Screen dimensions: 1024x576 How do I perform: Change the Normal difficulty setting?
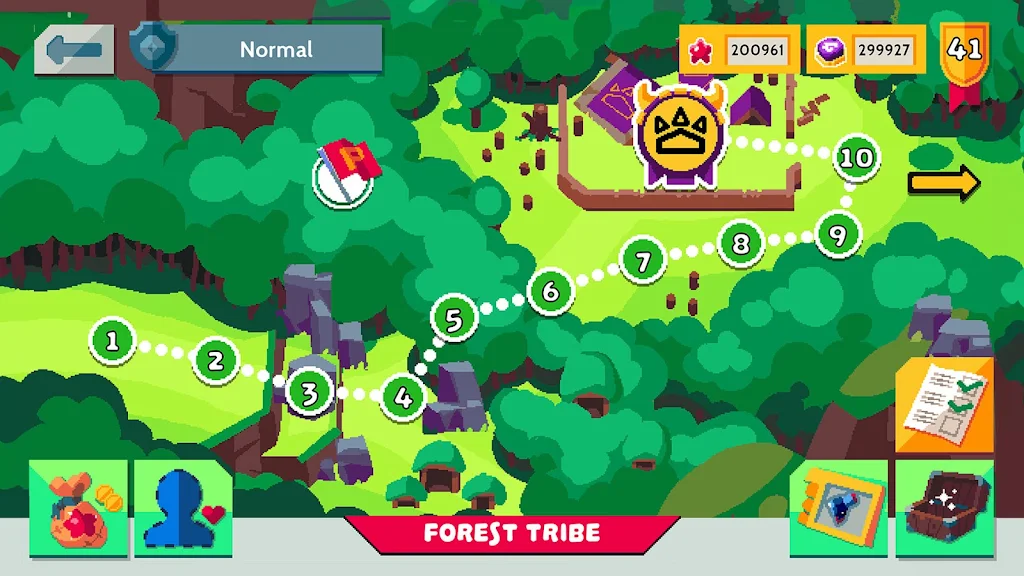pyautogui.click(x=275, y=49)
